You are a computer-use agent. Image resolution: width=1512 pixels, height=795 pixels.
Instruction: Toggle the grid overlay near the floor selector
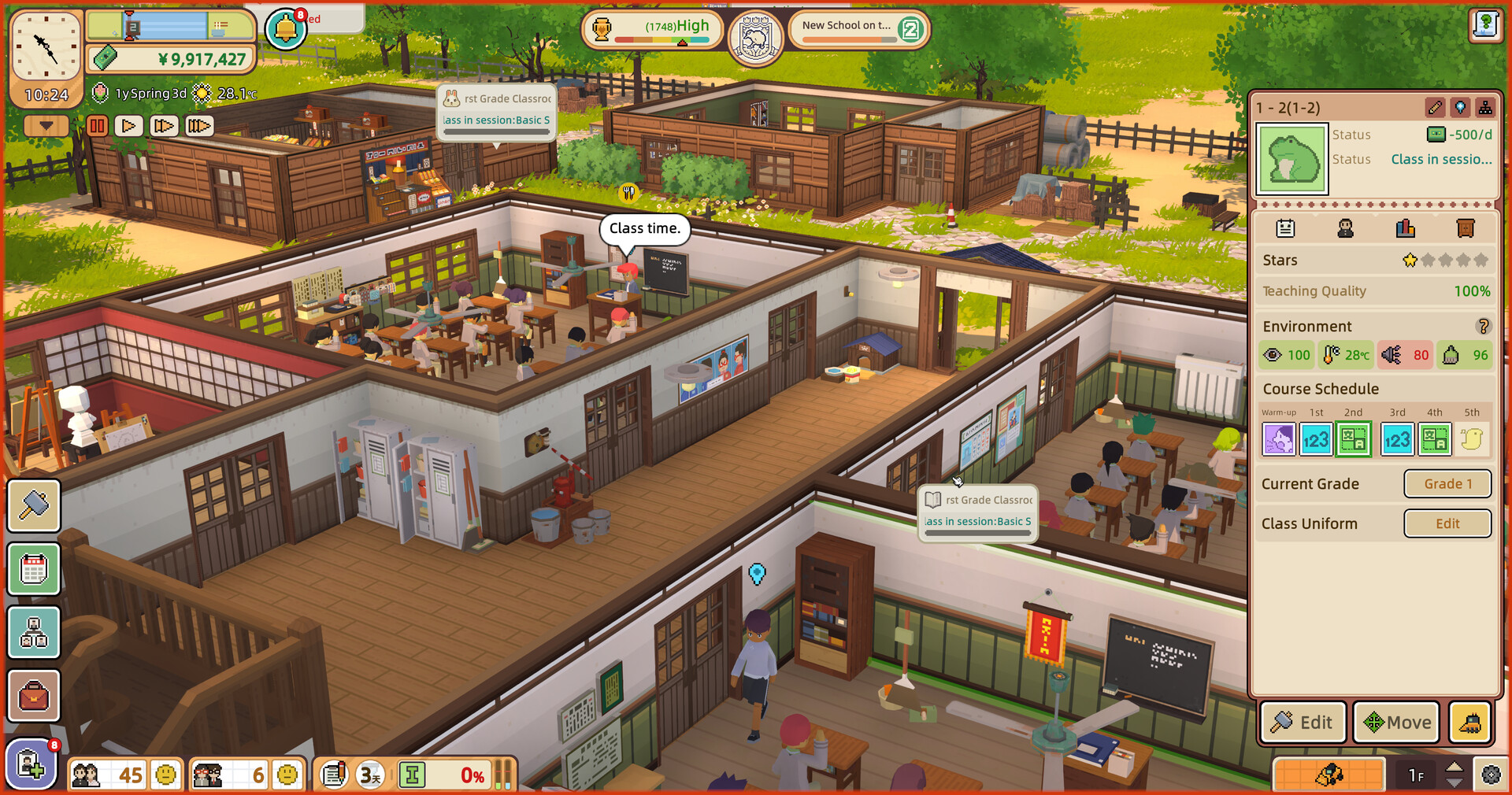[x=1331, y=775]
